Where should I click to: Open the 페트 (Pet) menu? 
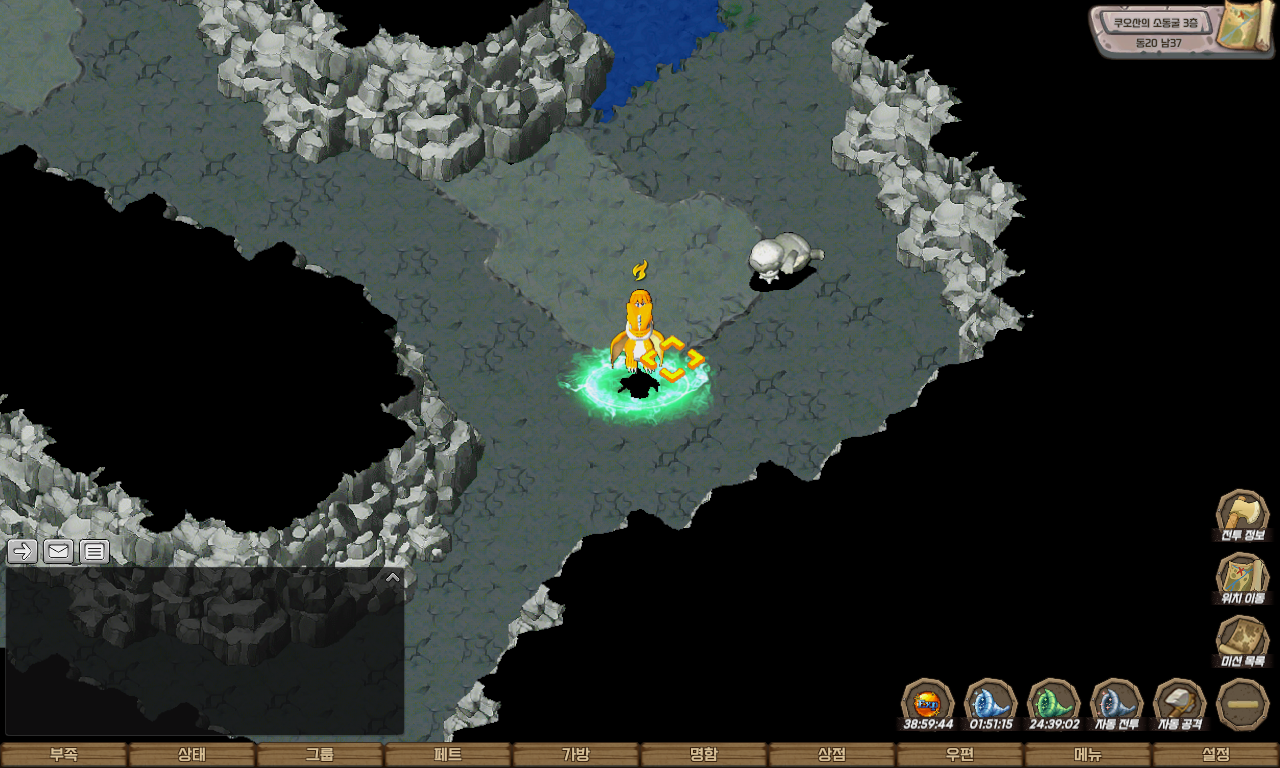pos(448,755)
